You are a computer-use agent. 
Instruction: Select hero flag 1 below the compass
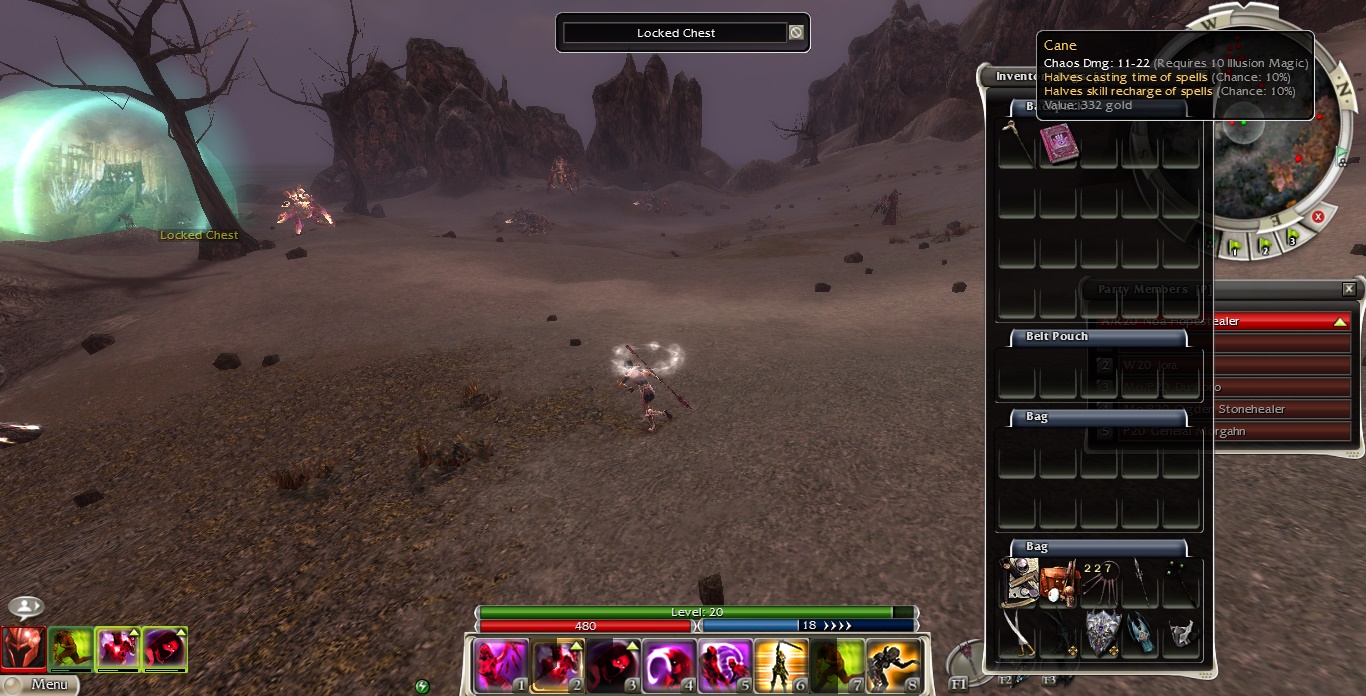click(1236, 247)
